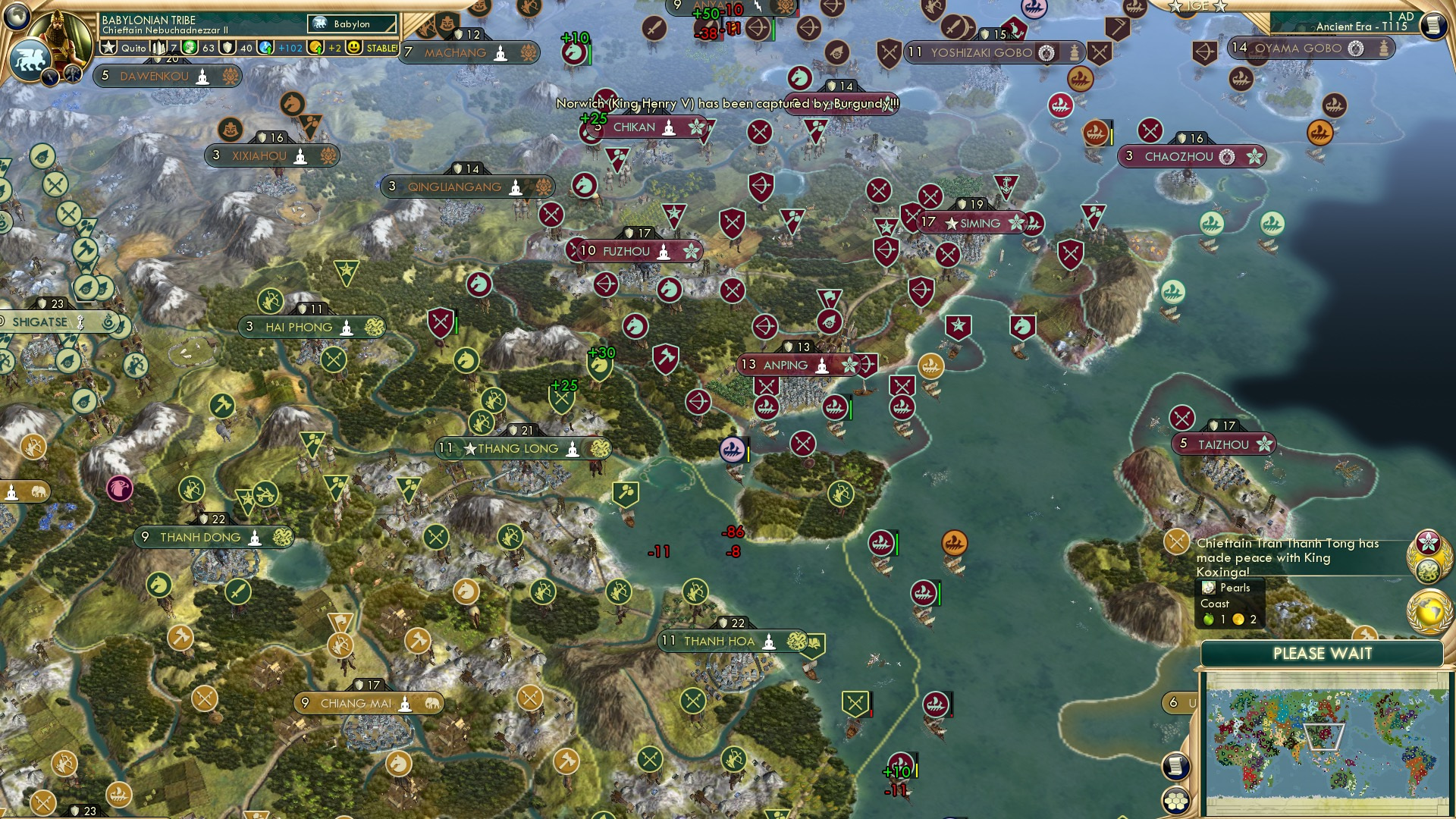Click the Quito star indicator on the top bar
This screenshot has height=819, width=1456.
coord(108,47)
